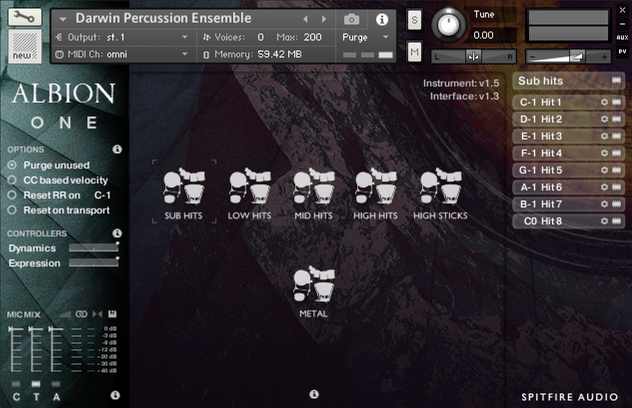Click the Dynamics controller slider

(x=93, y=248)
